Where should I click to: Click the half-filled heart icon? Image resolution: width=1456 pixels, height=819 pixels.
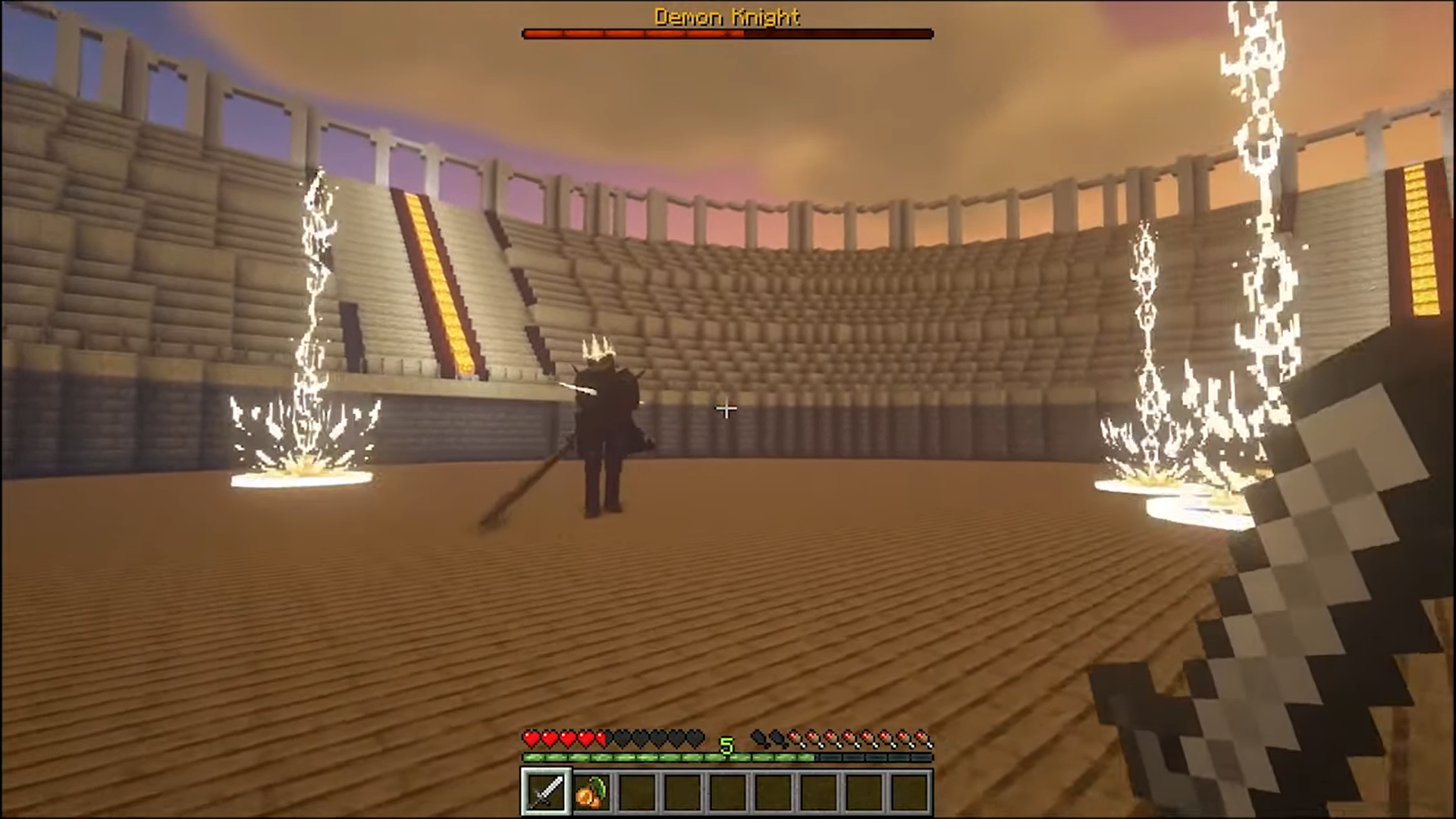(601, 737)
